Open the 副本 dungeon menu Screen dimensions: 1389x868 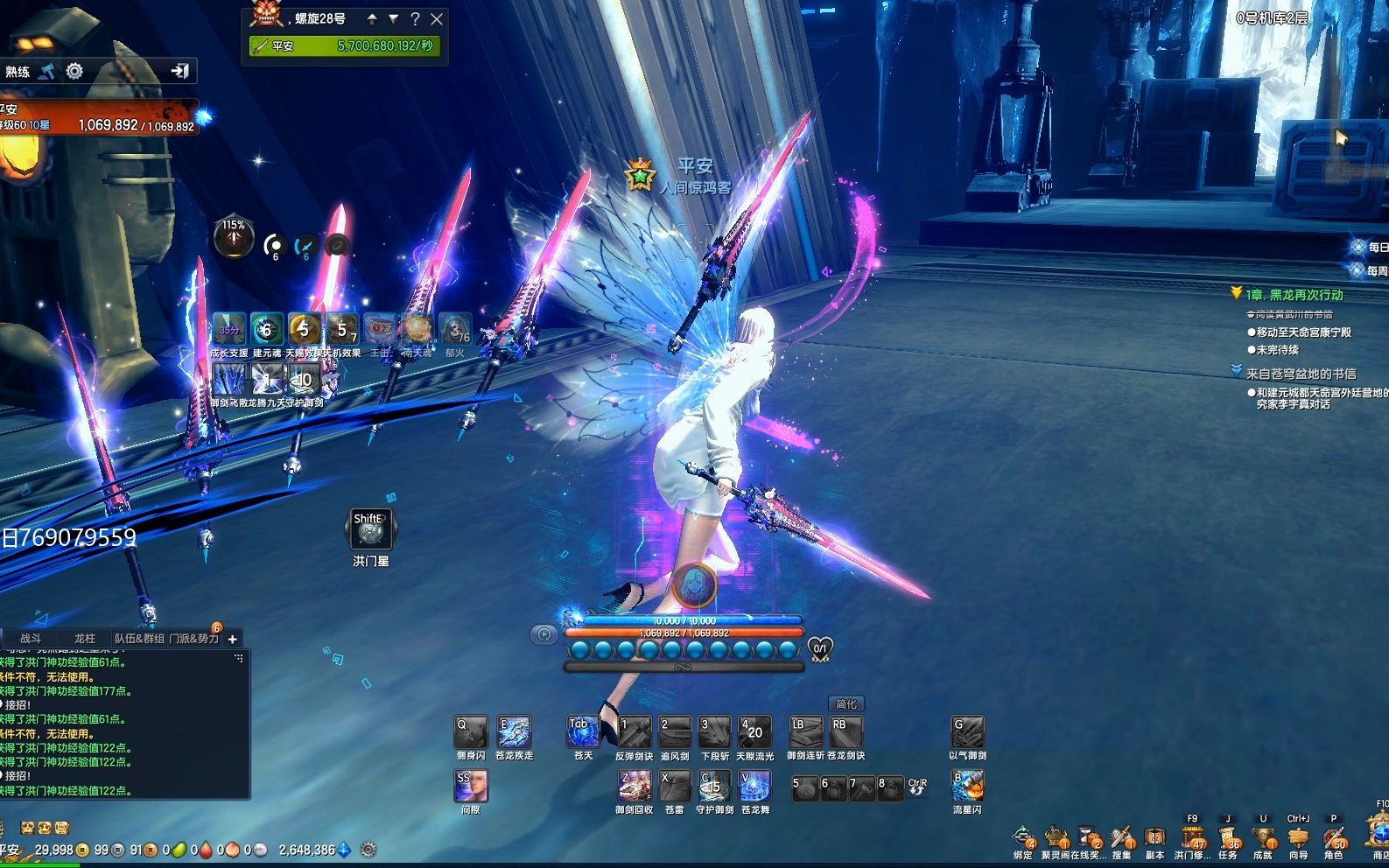1155,839
